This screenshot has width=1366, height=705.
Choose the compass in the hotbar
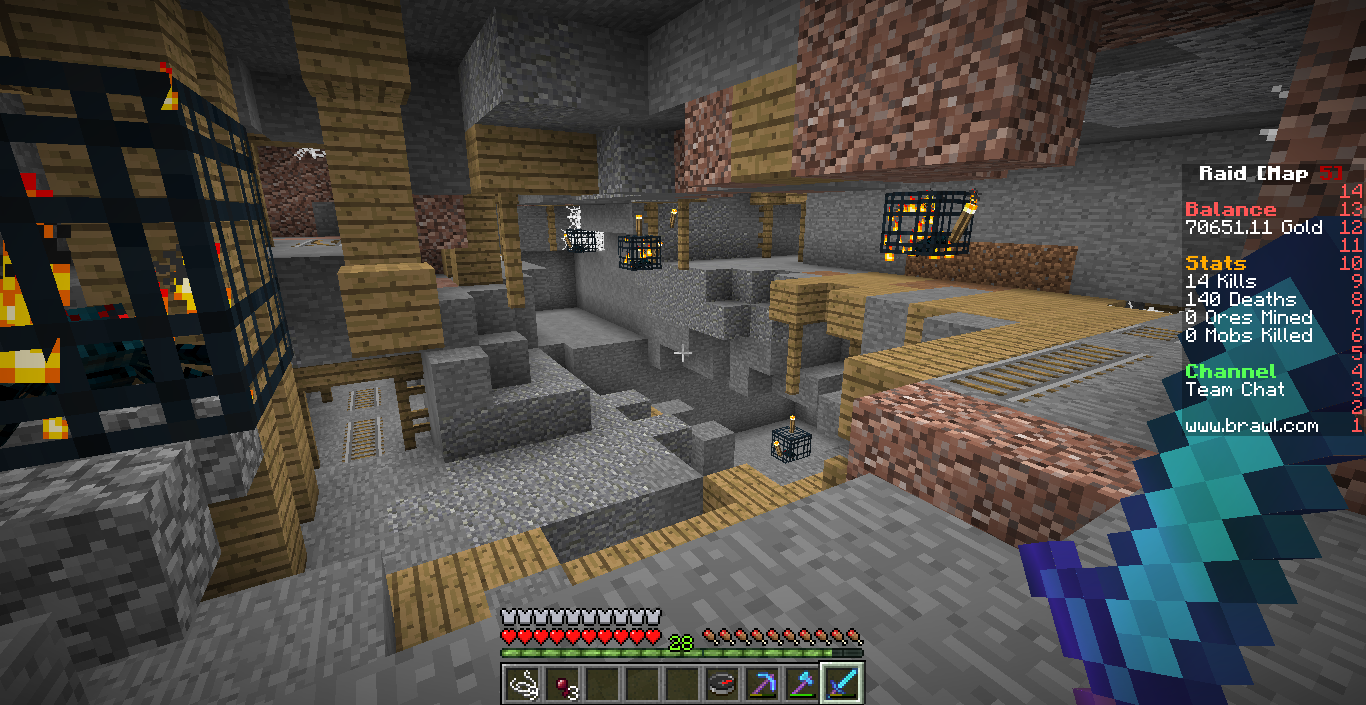pyautogui.click(x=722, y=684)
